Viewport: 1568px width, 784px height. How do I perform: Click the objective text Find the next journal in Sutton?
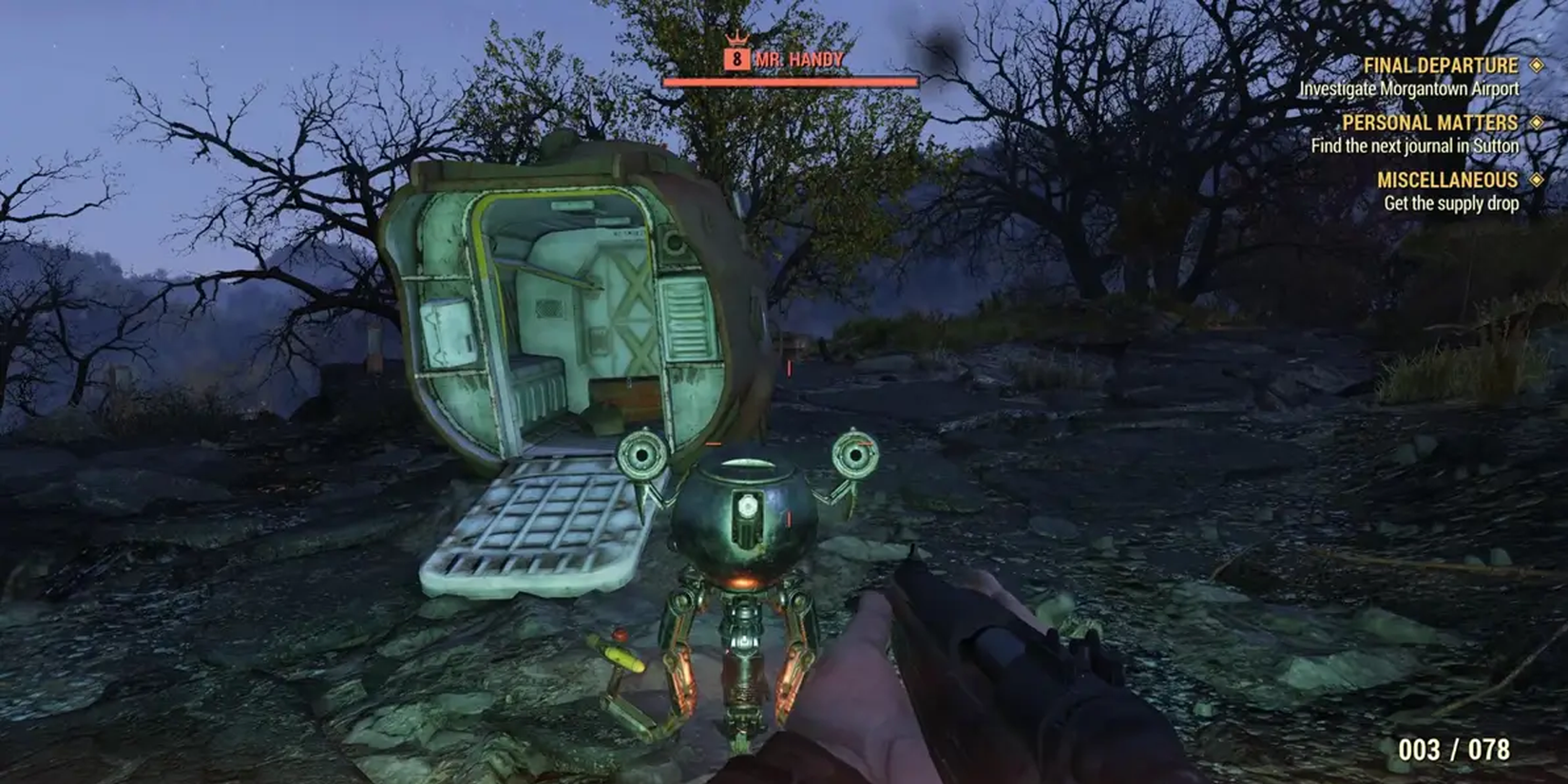(x=1415, y=145)
